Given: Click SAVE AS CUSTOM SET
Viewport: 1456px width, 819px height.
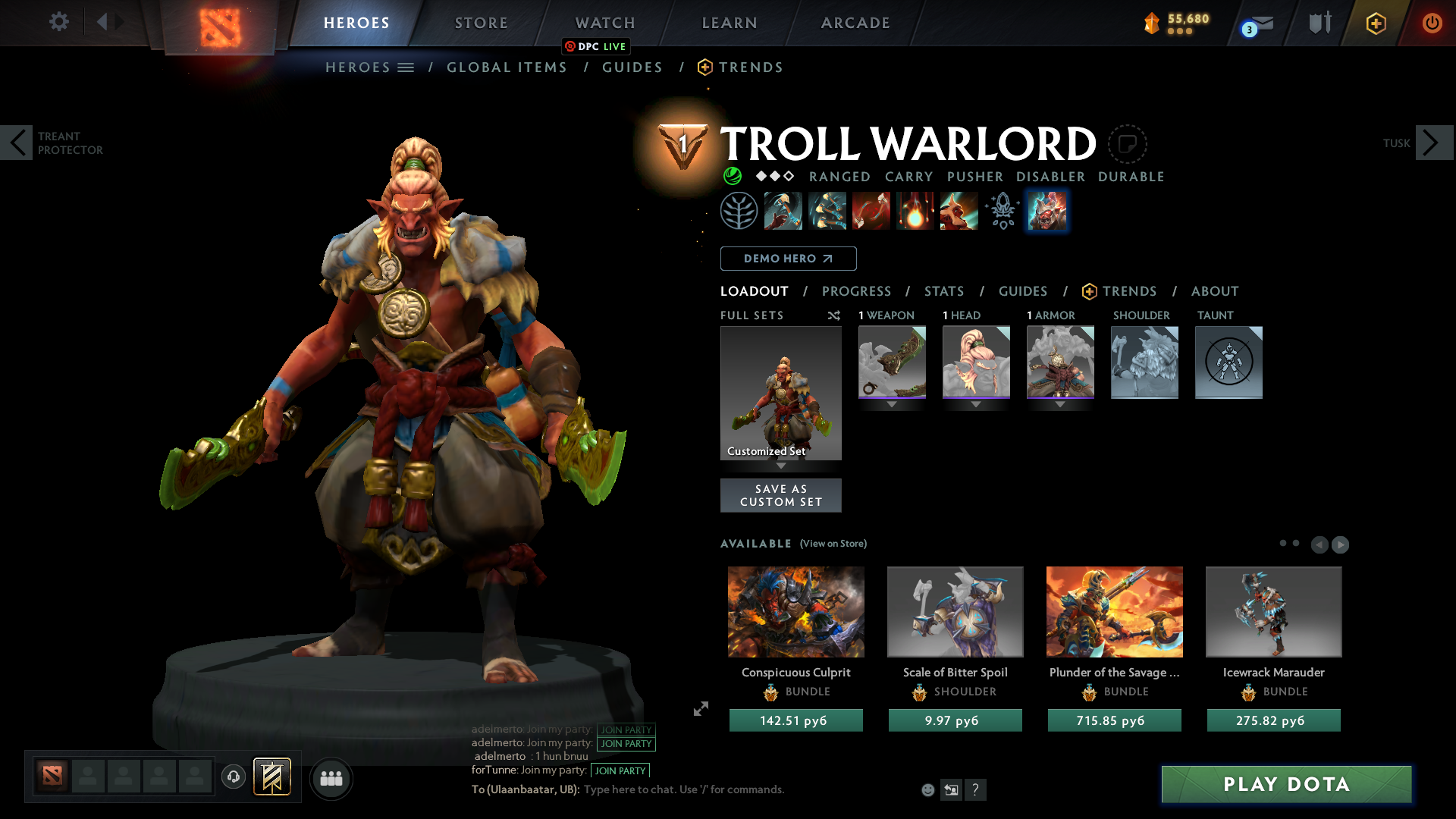Looking at the screenshot, I should (780, 495).
